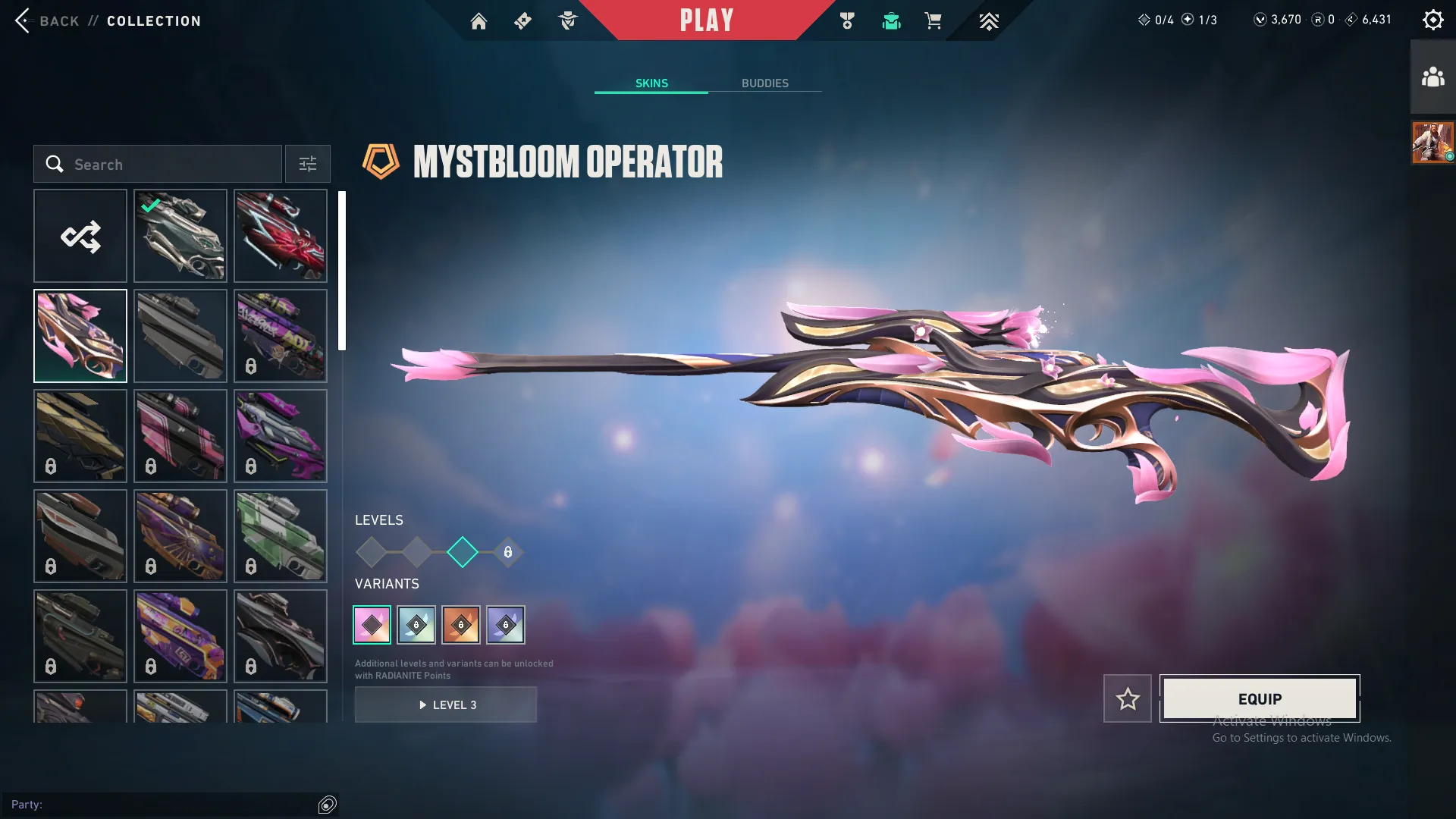
Task: Select the pink Mystbloom variant swatch
Action: (x=372, y=624)
